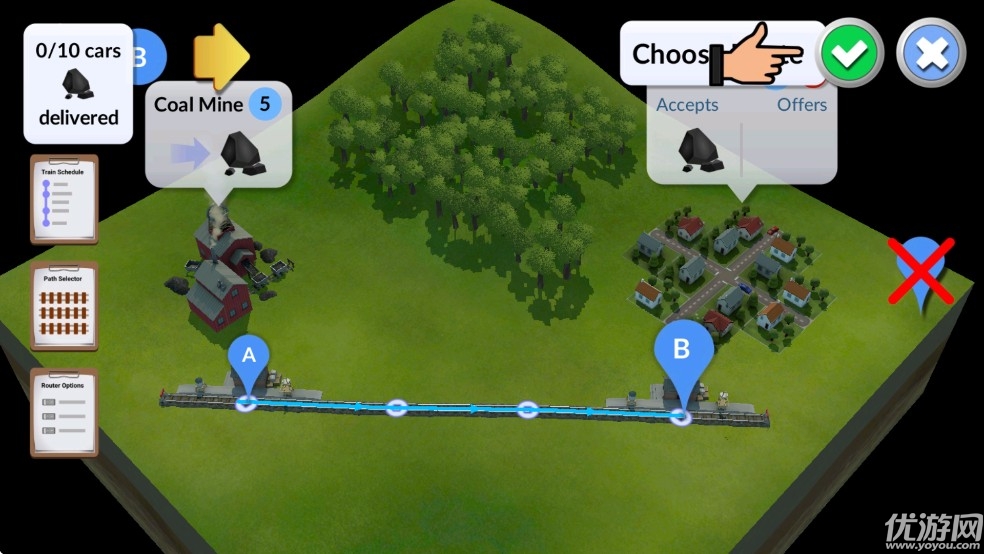Click the yellow arrow button

221,54
